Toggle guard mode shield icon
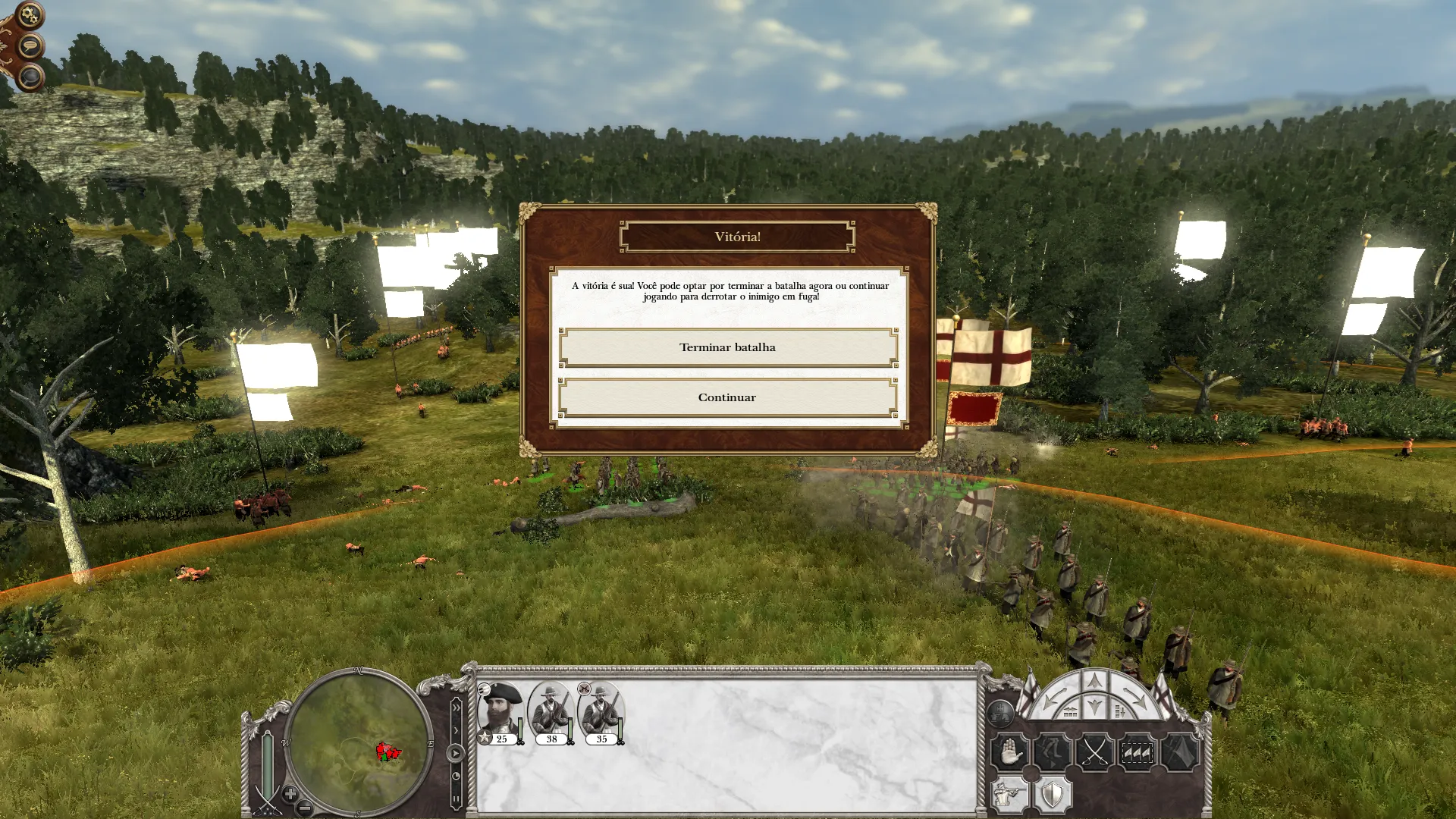This screenshot has height=819, width=1456. tap(1053, 795)
